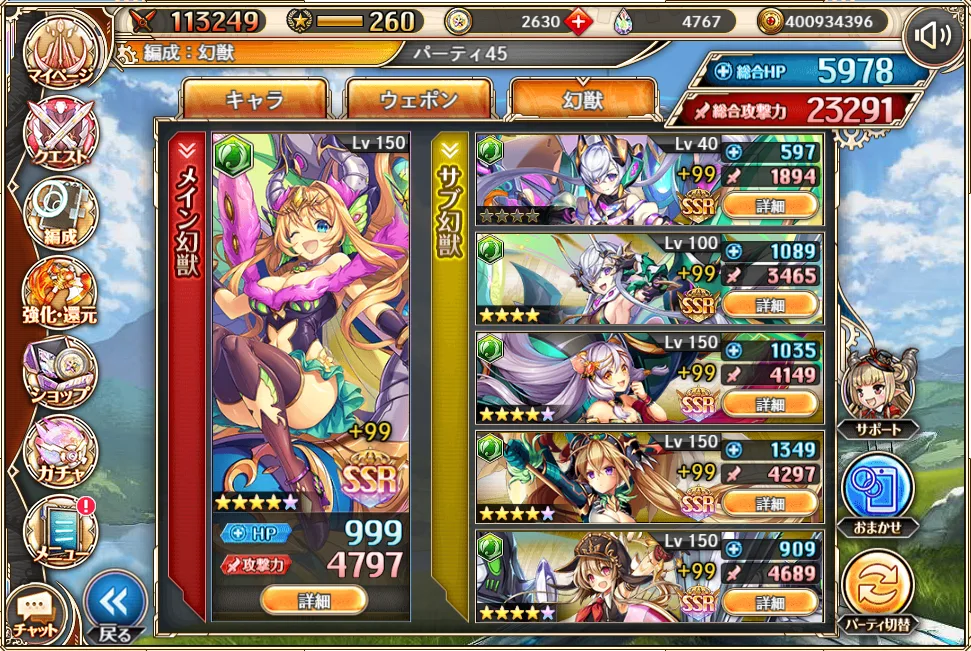
Task: Switch to the ウェポン tab
Action: (419, 99)
